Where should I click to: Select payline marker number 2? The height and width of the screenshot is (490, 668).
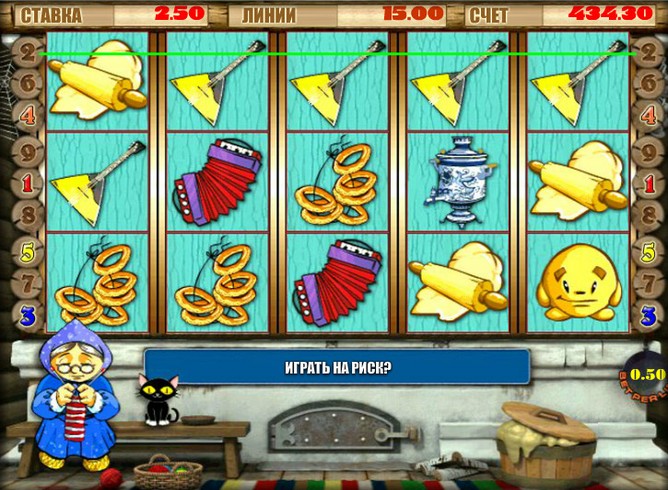tap(29, 51)
